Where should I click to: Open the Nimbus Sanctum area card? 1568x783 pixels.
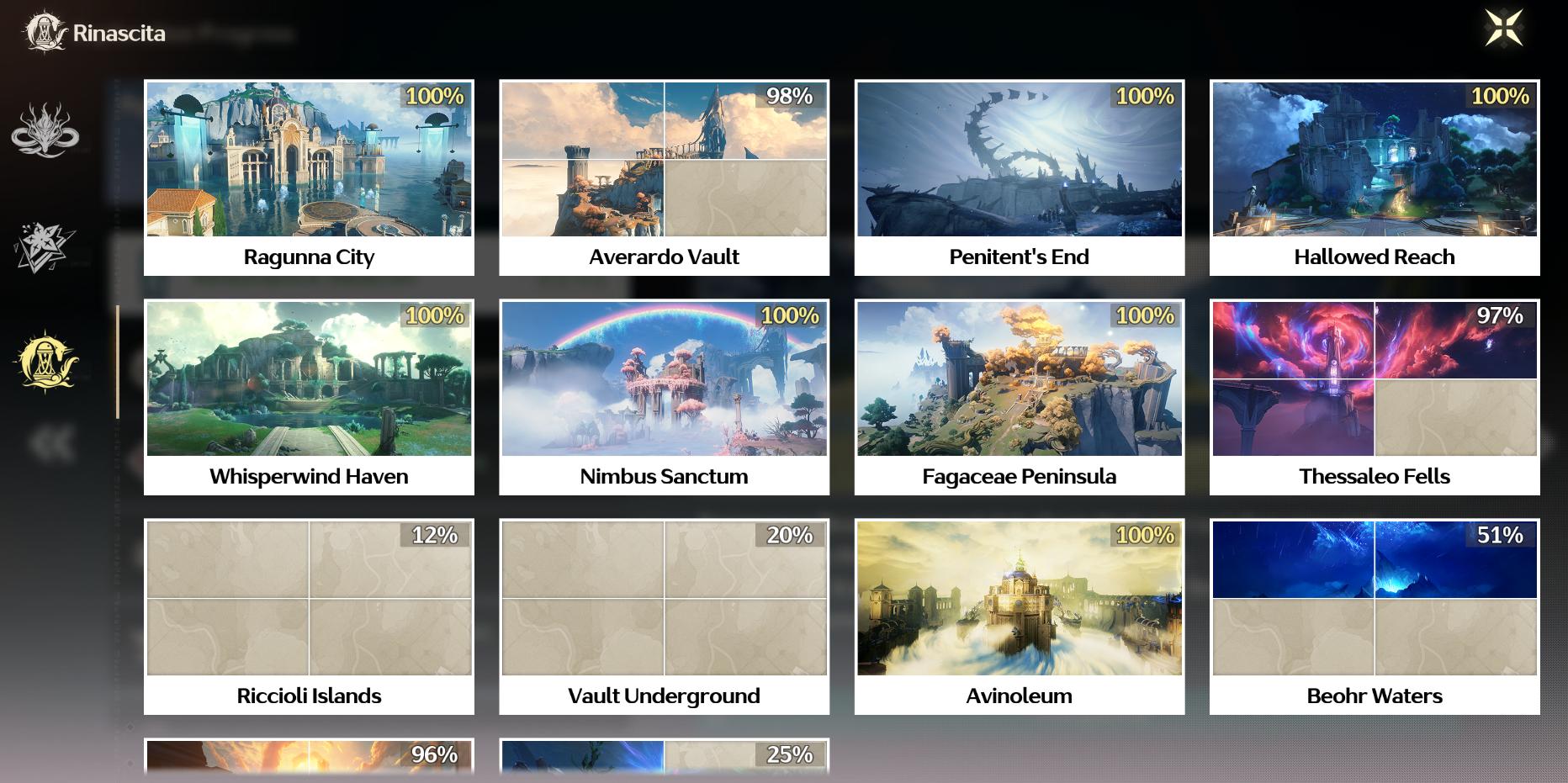click(664, 397)
